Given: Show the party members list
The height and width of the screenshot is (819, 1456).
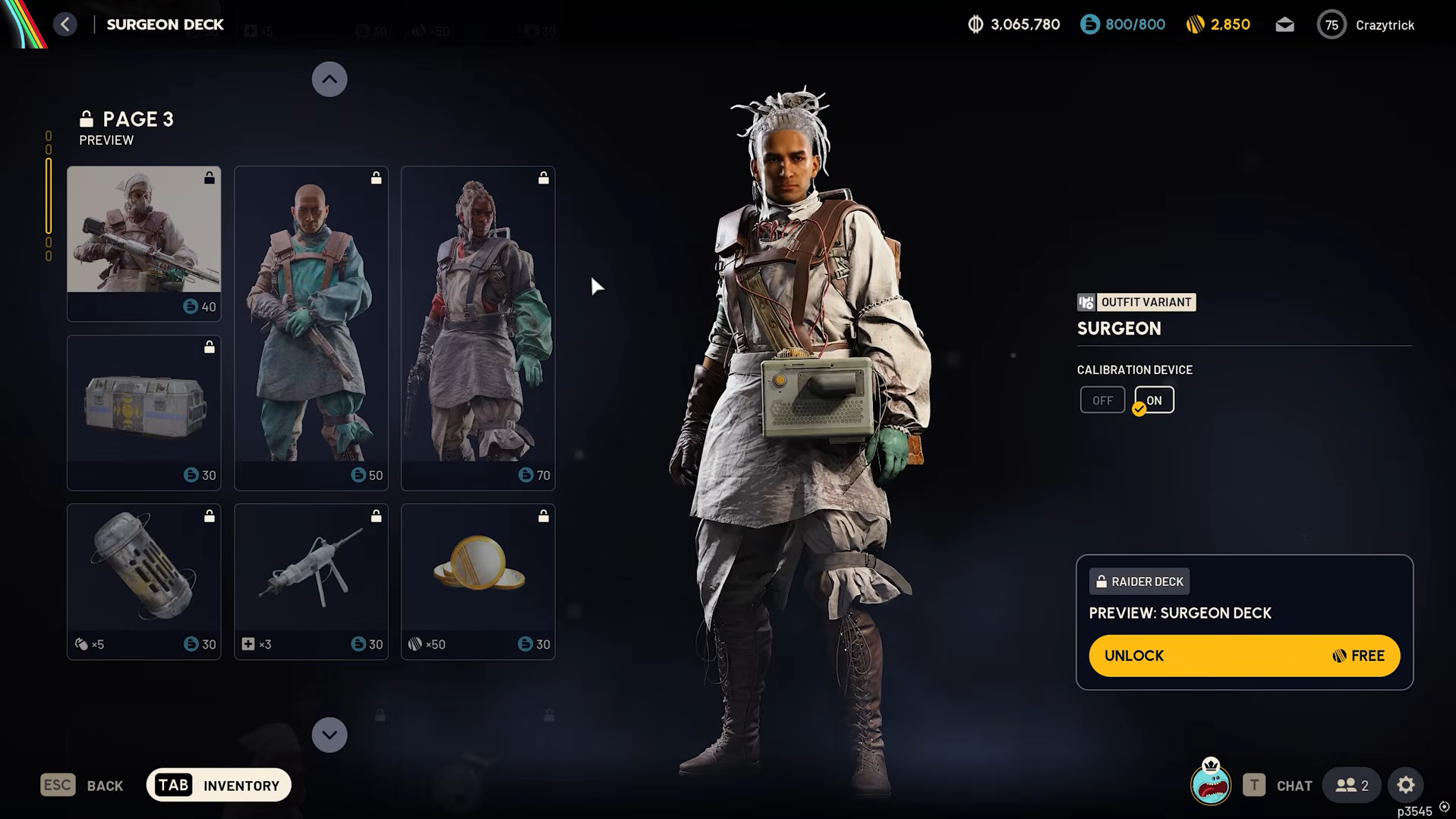Looking at the screenshot, I should tap(1352, 786).
